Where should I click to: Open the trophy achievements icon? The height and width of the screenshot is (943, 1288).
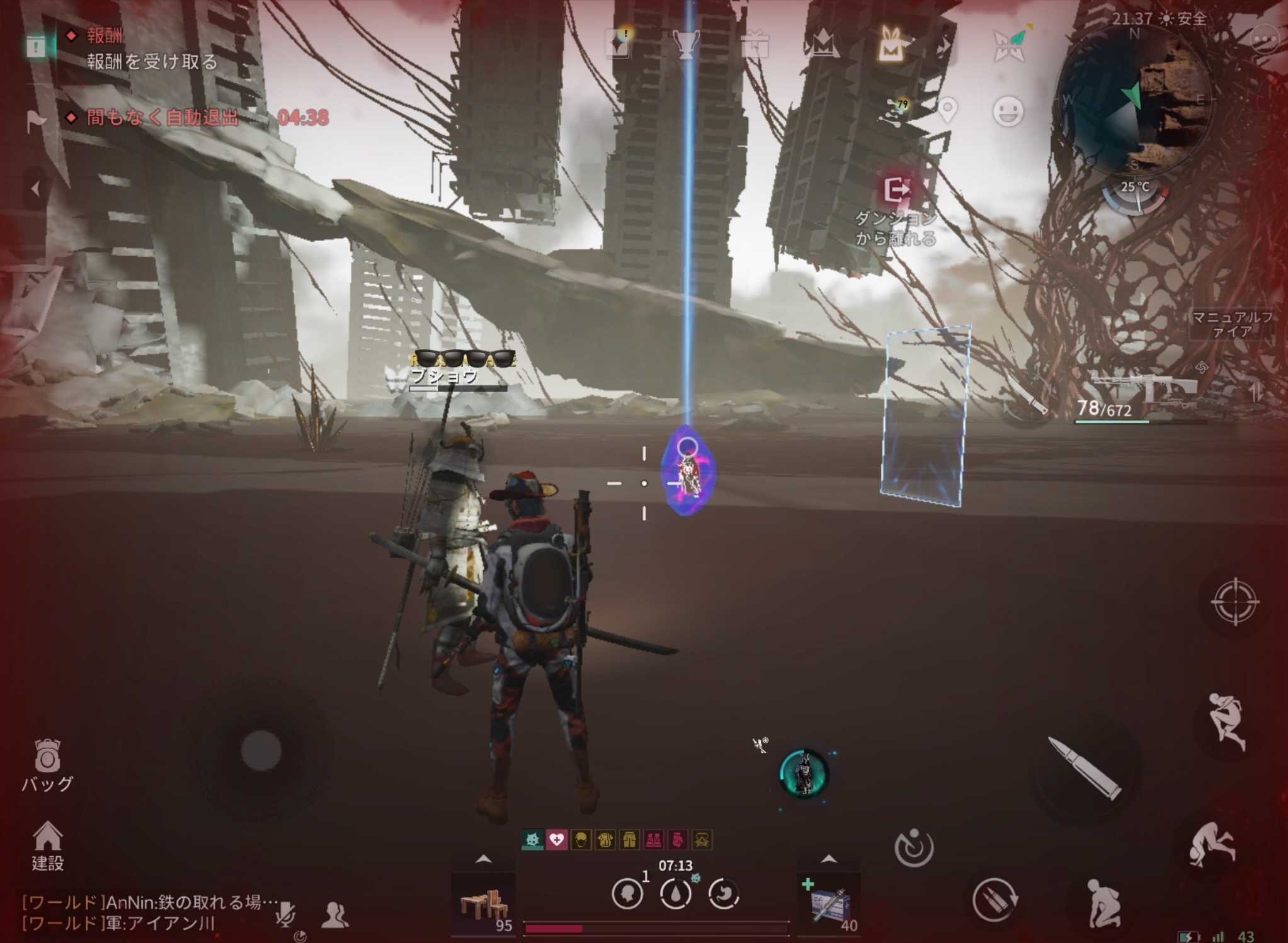[685, 44]
